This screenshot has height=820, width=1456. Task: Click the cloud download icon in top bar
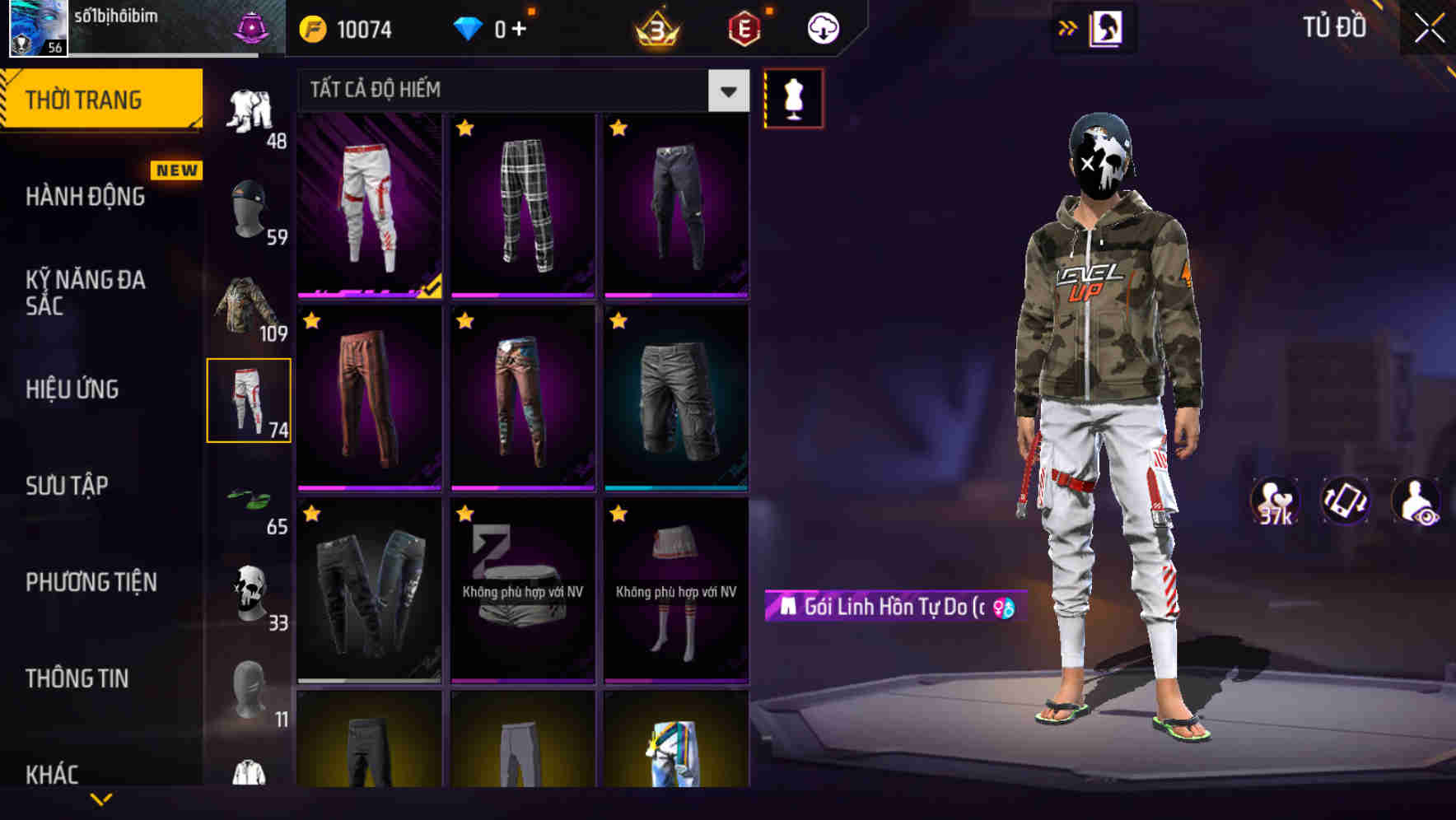(x=820, y=26)
